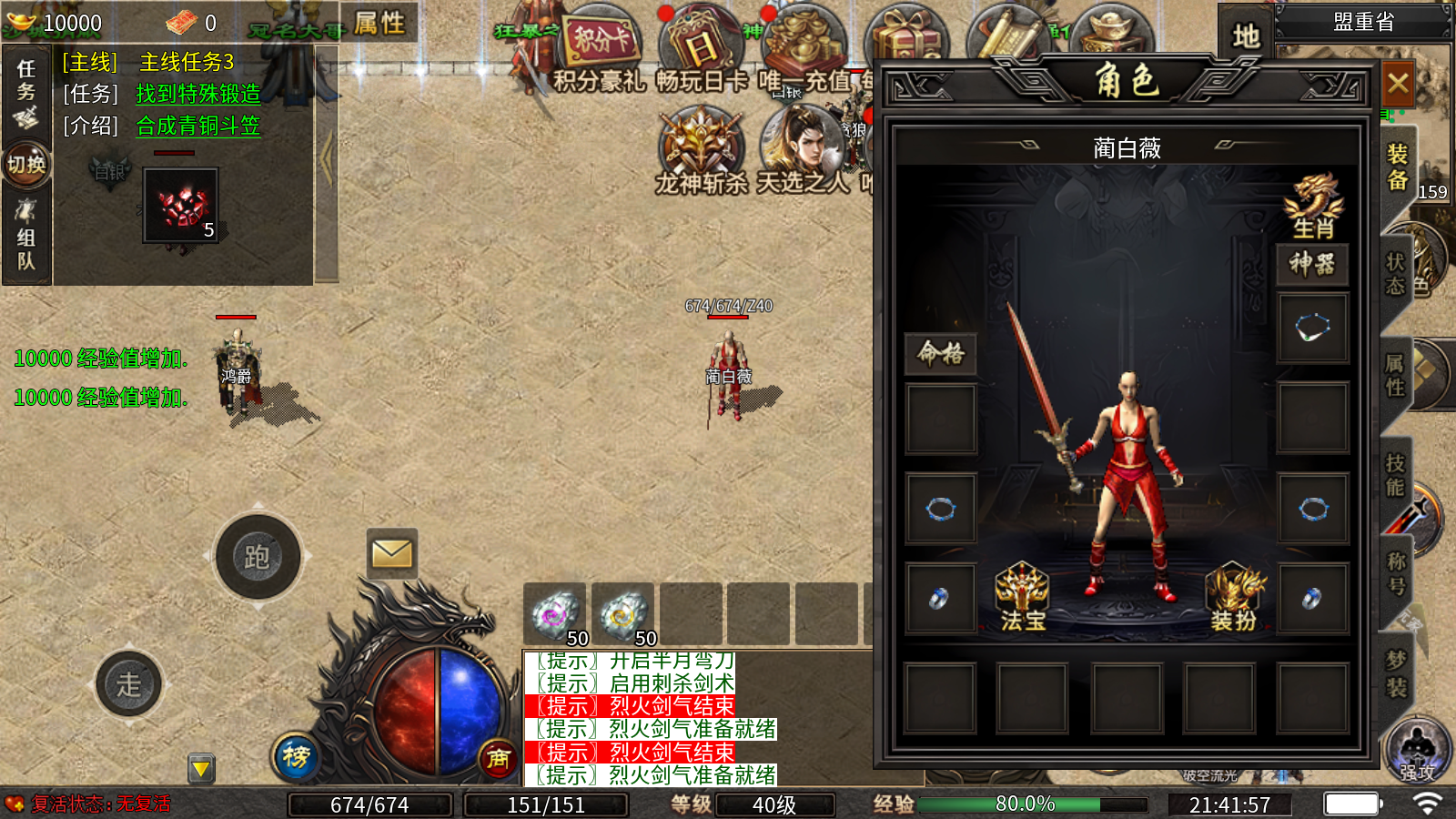Switch to the 装备 equipment tab
This screenshot has width=1456, height=819.
pyautogui.click(x=1397, y=167)
